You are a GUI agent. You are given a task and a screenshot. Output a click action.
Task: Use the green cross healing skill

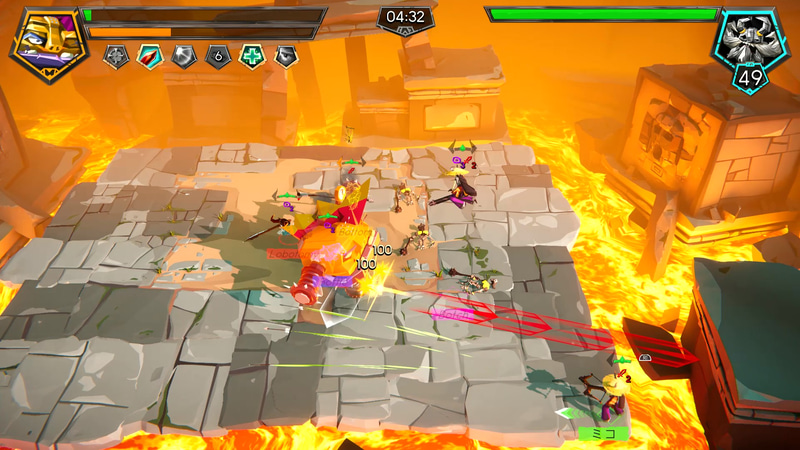[x=252, y=57]
